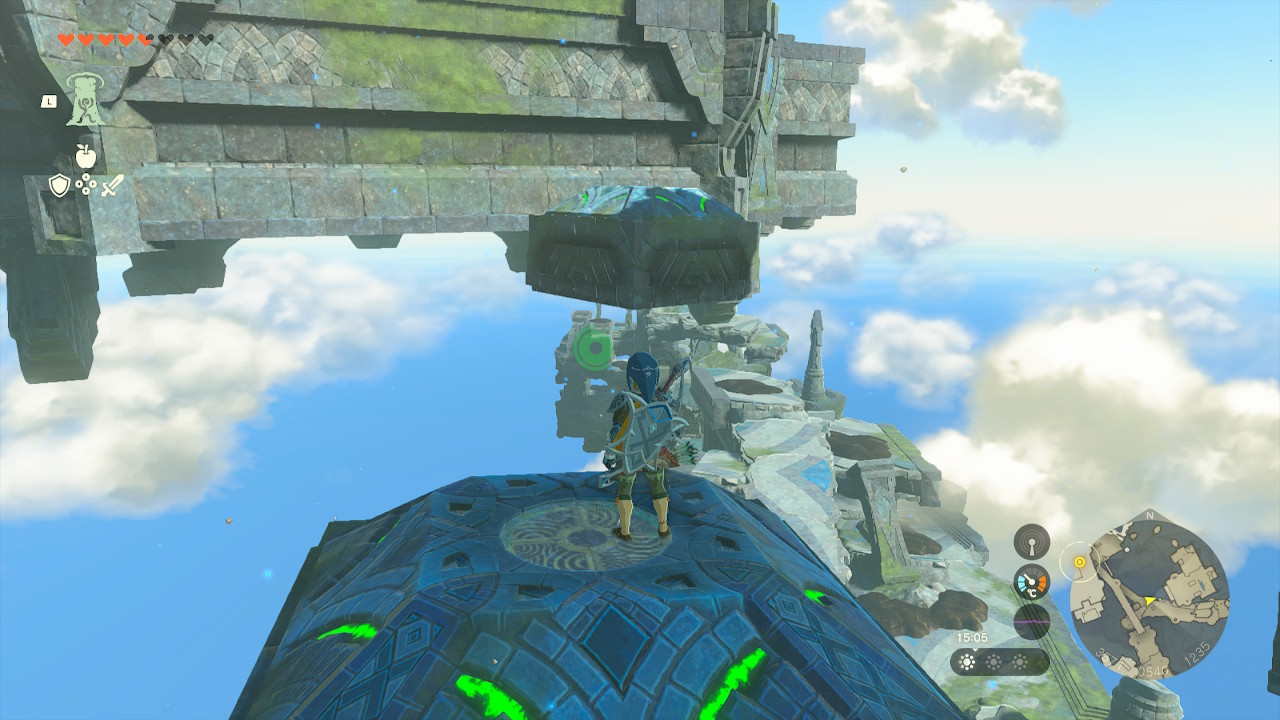
Task: Click the yellow marker on the minimap
Action: 1080,562
